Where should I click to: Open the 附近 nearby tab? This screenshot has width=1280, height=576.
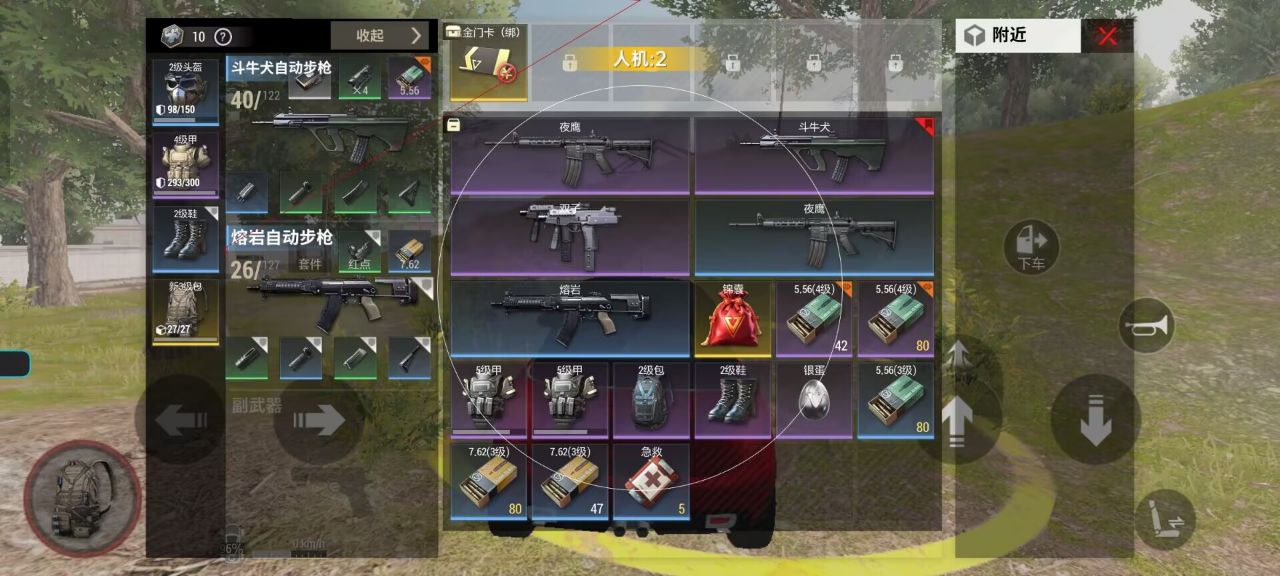[x=1016, y=36]
